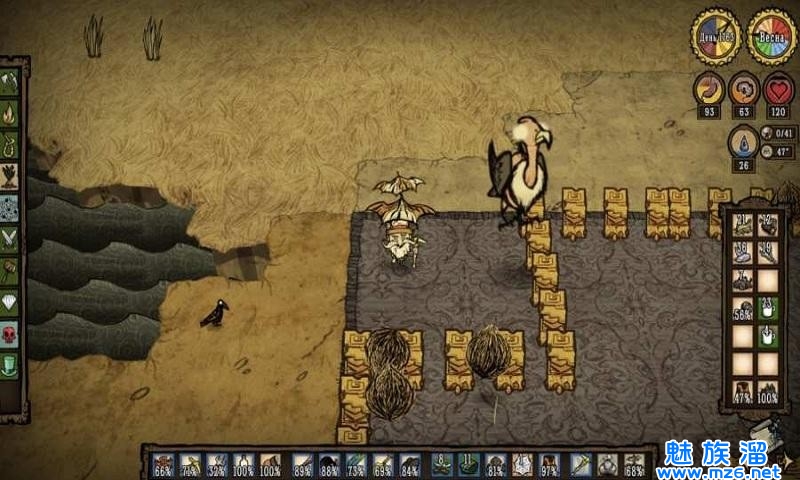Open the Refine tab with diamond icon
Image resolution: width=800 pixels, height=480 pixels.
click(x=10, y=301)
